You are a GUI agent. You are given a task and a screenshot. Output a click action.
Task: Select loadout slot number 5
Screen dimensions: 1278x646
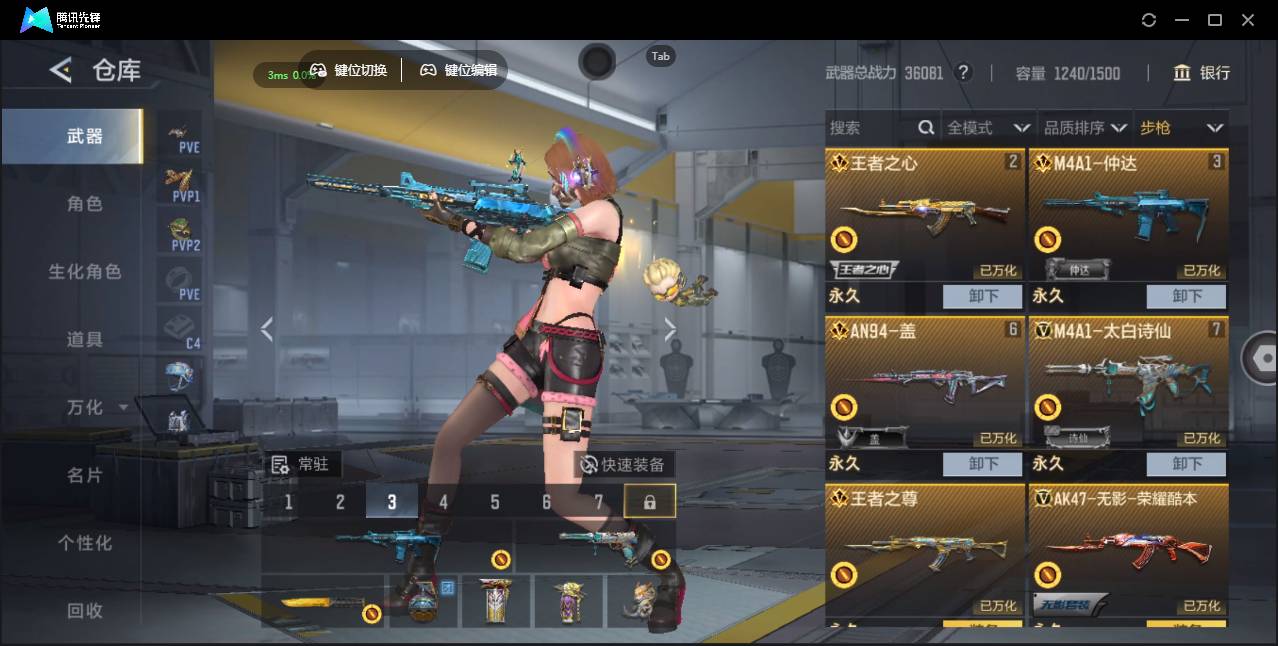(x=495, y=502)
